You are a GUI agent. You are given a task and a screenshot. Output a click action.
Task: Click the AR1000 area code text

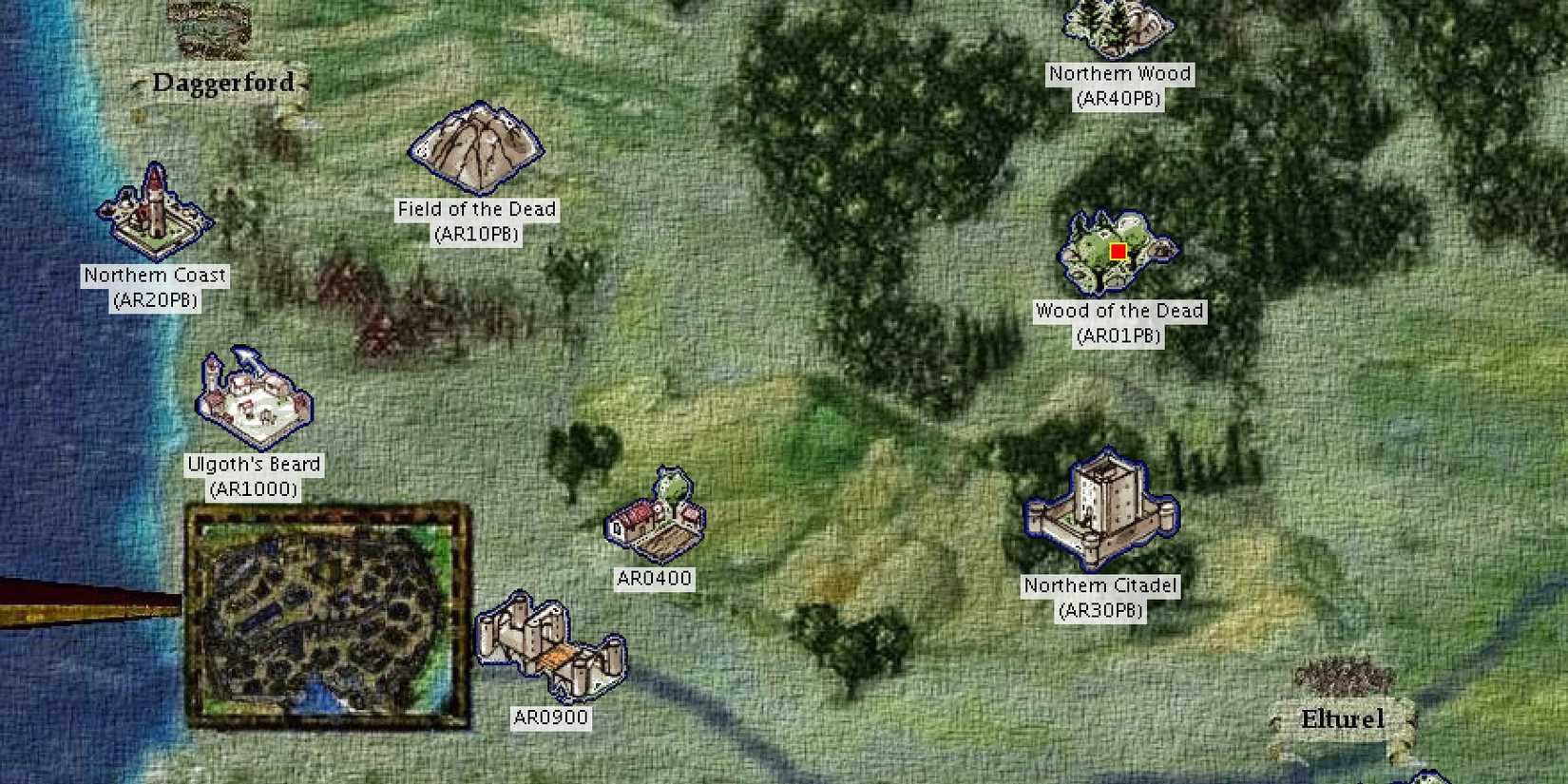pos(254,489)
